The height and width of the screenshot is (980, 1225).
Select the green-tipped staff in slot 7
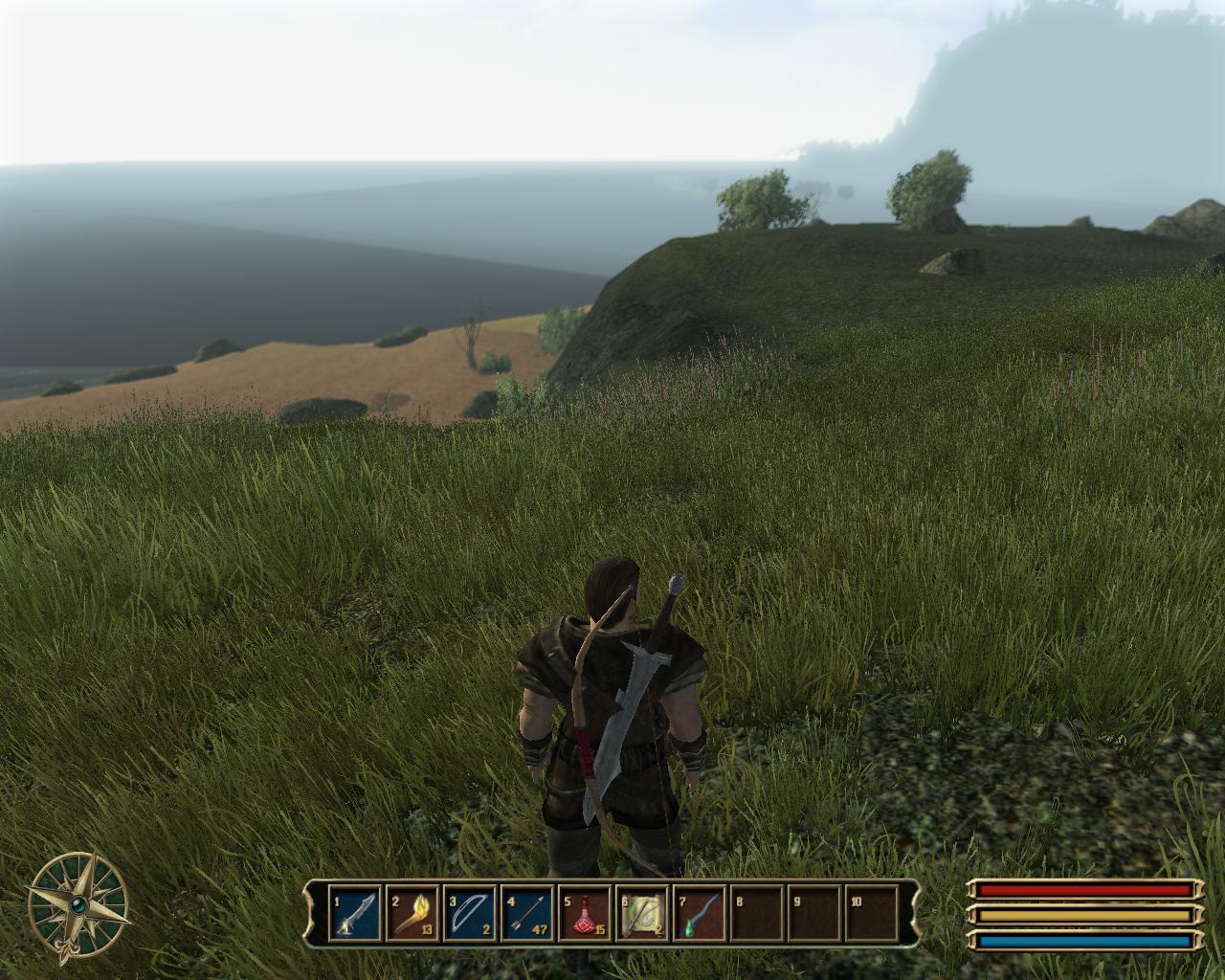[699, 914]
